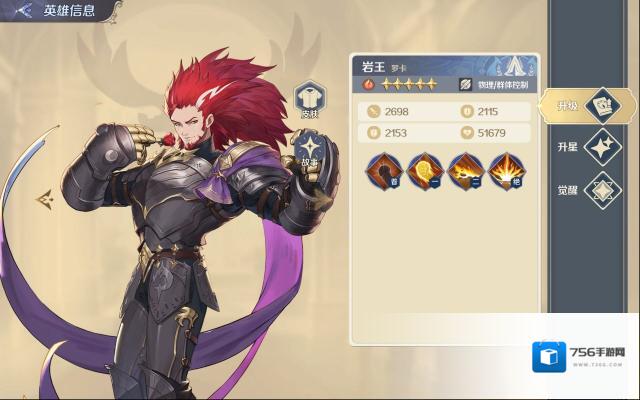View the 物理/群体控制 class tag
The height and width of the screenshot is (400, 640).
tap(496, 85)
